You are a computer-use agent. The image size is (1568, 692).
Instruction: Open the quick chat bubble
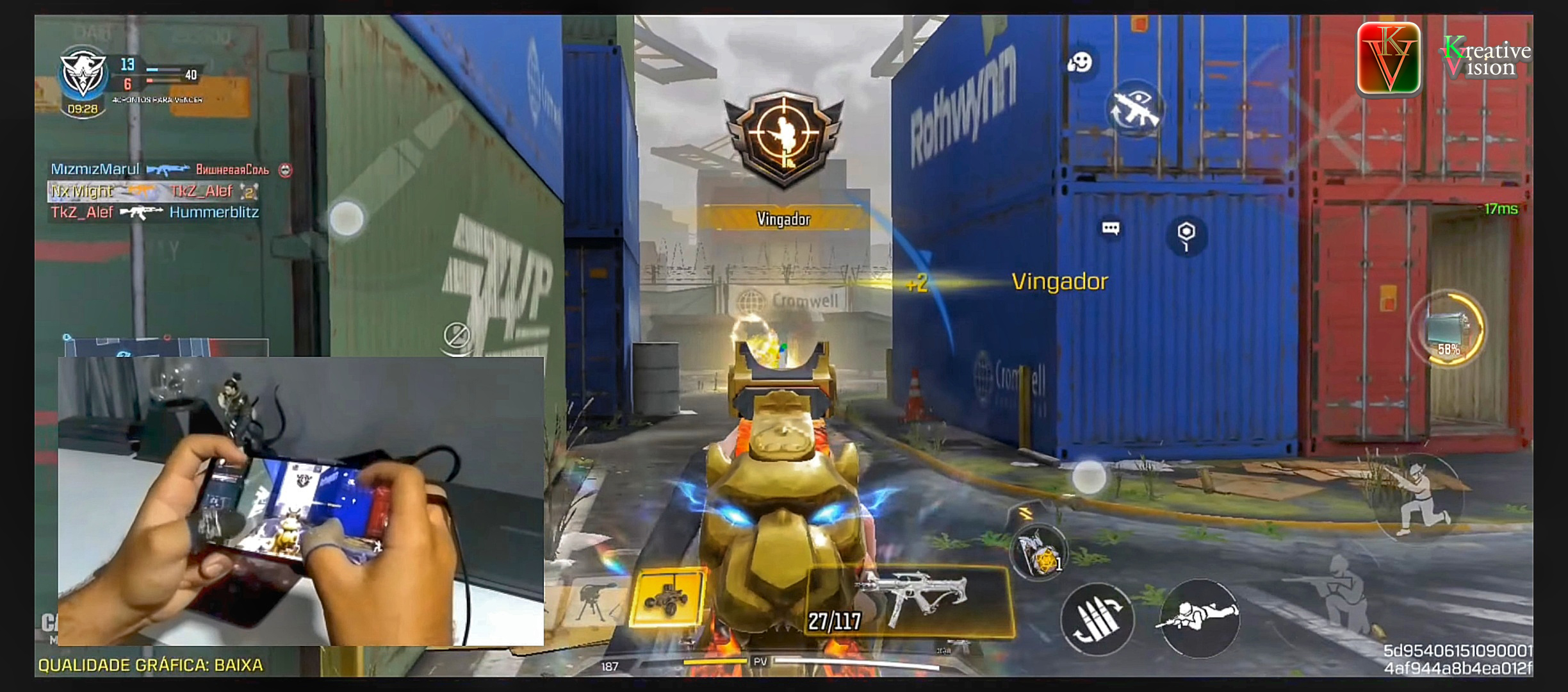tap(1111, 229)
